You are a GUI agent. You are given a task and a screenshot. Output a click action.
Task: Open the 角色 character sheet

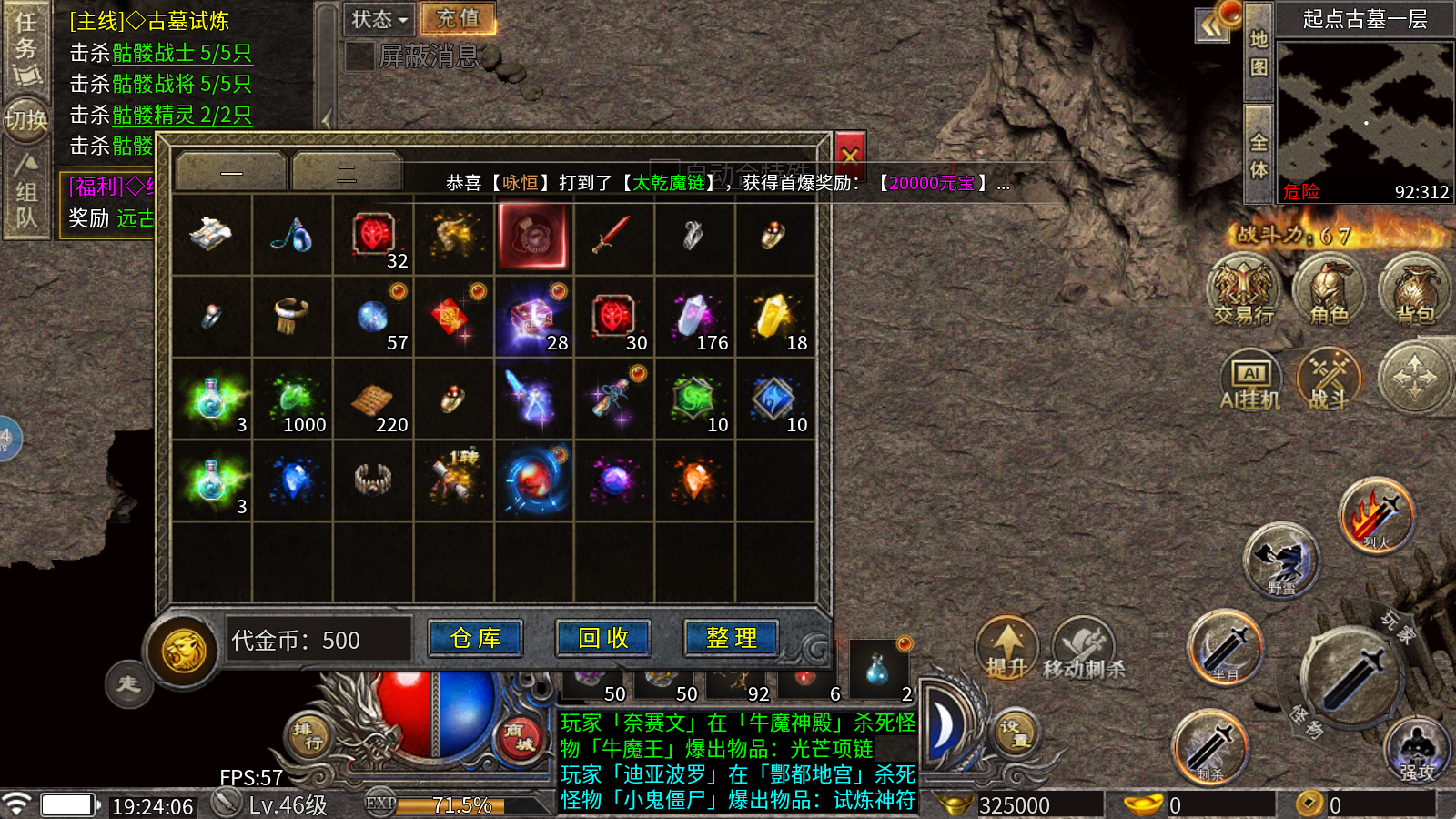point(1329,290)
